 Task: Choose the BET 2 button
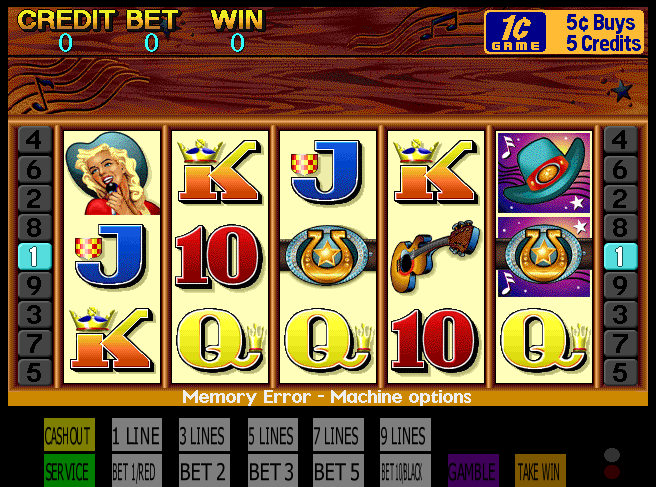(x=203, y=471)
